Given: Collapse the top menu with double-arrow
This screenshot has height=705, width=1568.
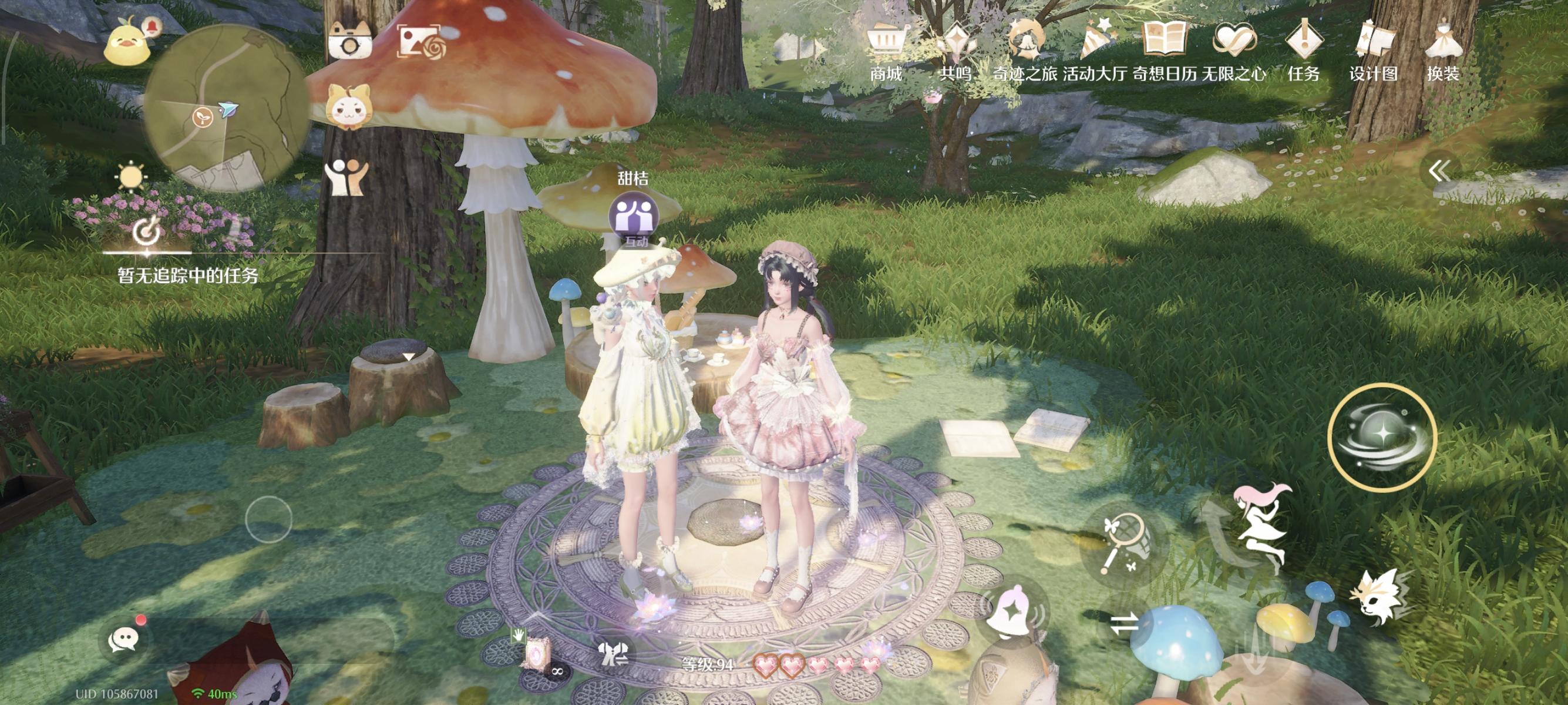Looking at the screenshot, I should (x=1439, y=171).
